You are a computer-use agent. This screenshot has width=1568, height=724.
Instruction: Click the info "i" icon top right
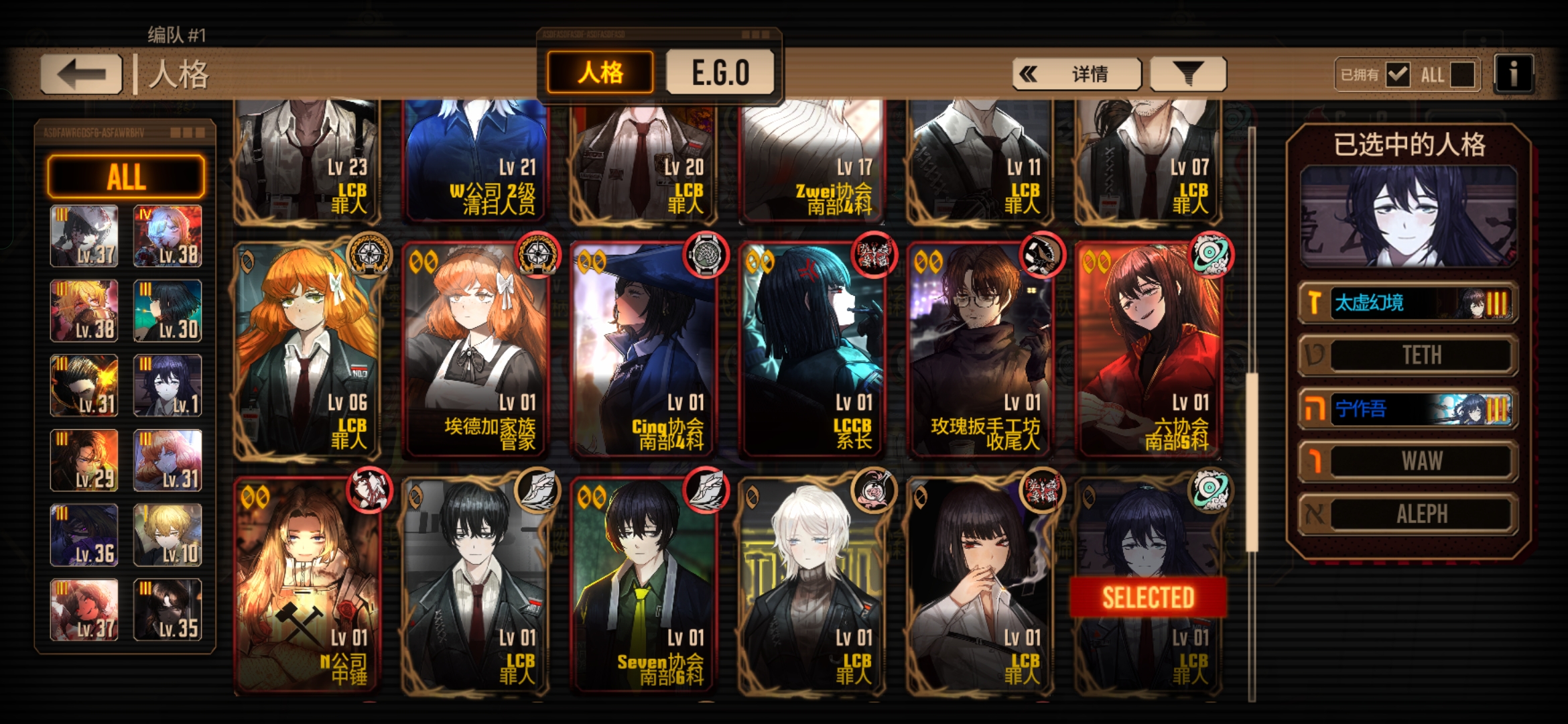click(1512, 74)
